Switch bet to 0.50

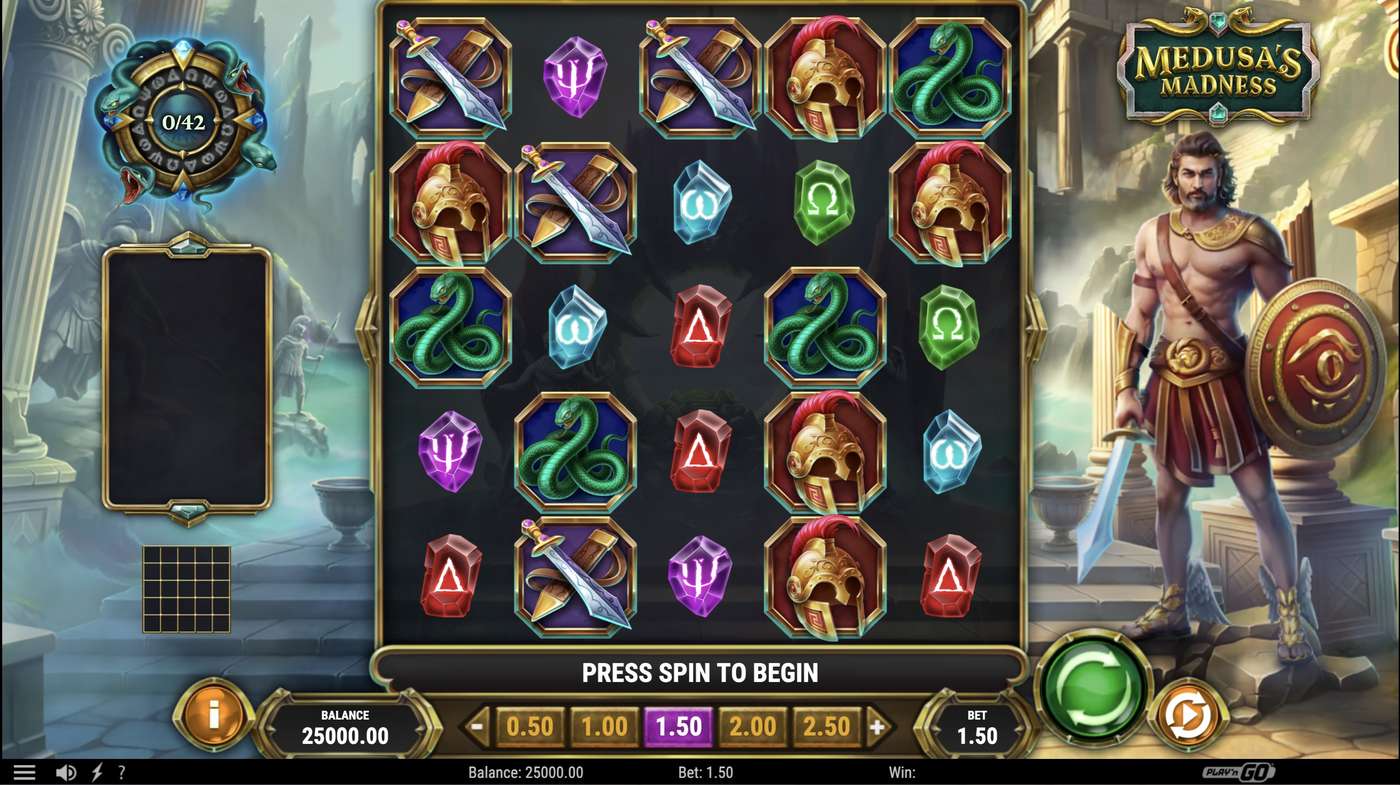coord(530,727)
